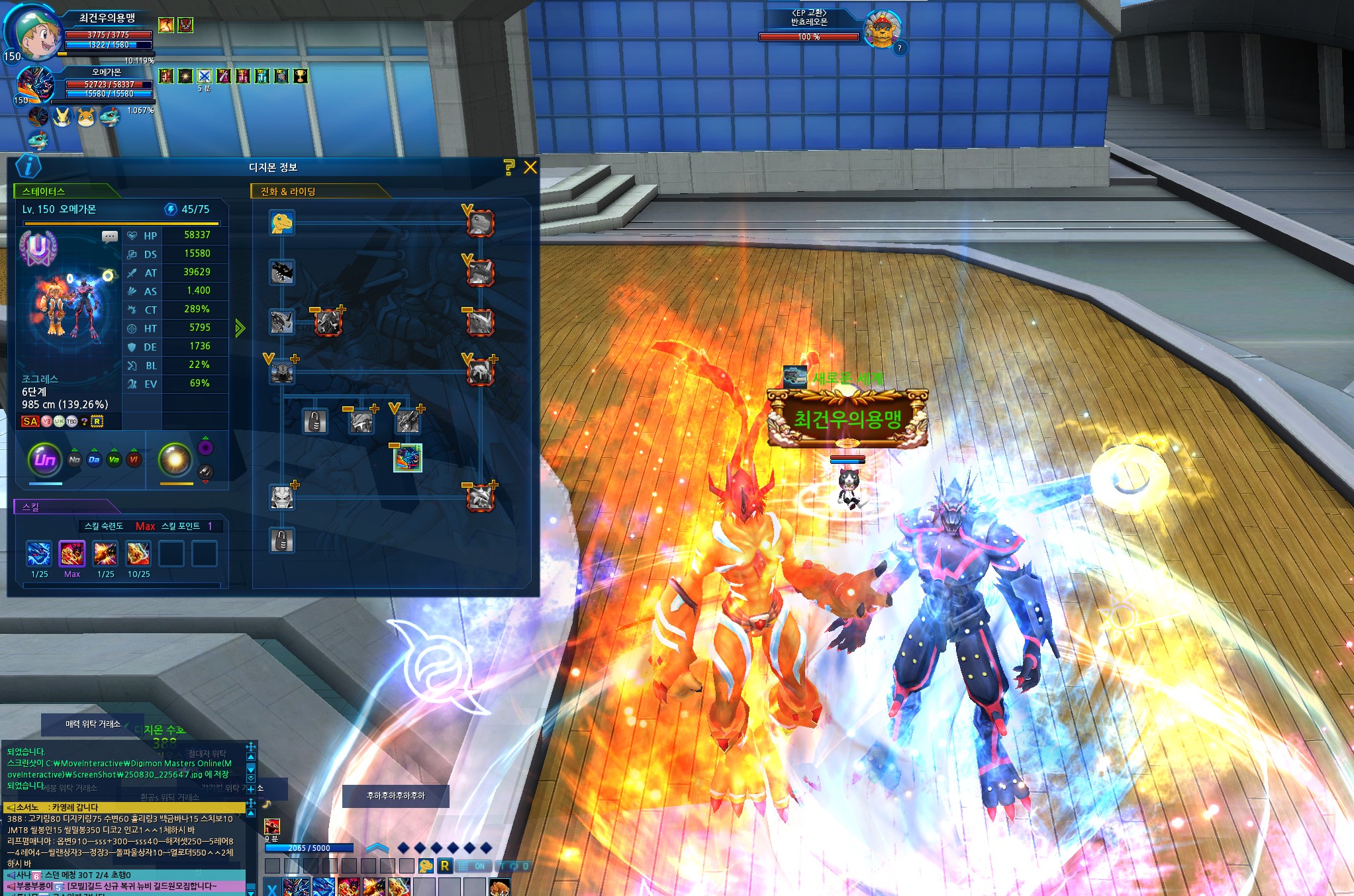Click the gold trophy buff icon
This screenshot has width=1354, height=896.
pos(301,76)
